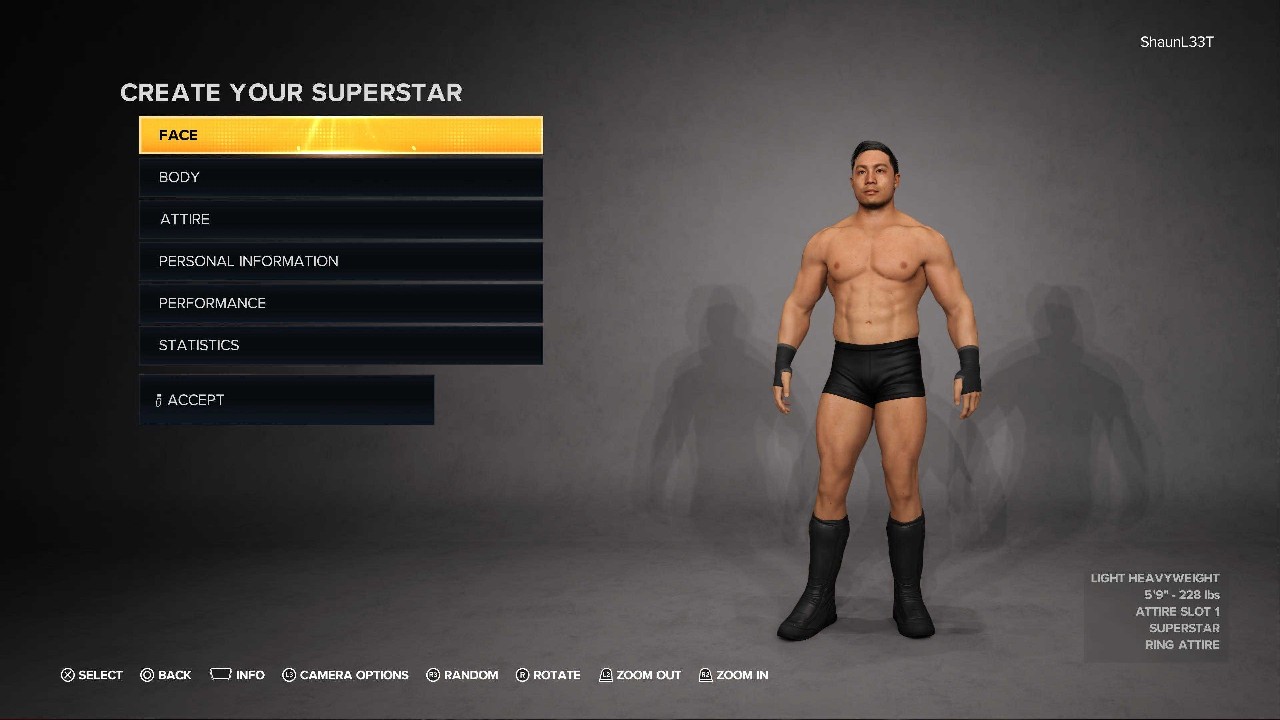
Task: Click the LIGHT HEAVYWEIGHT weight class text
Action: click(x=1155, y=577)
